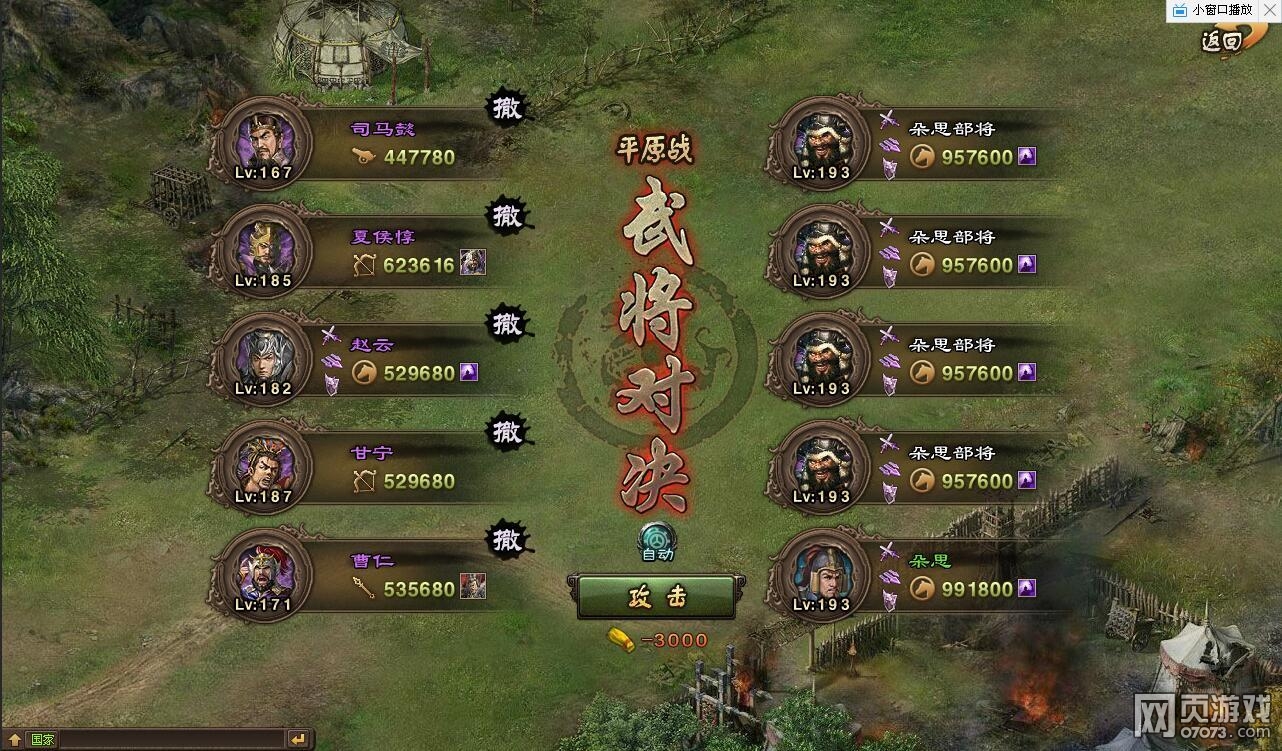Select 曹仁's general portrait

(265, 574)
